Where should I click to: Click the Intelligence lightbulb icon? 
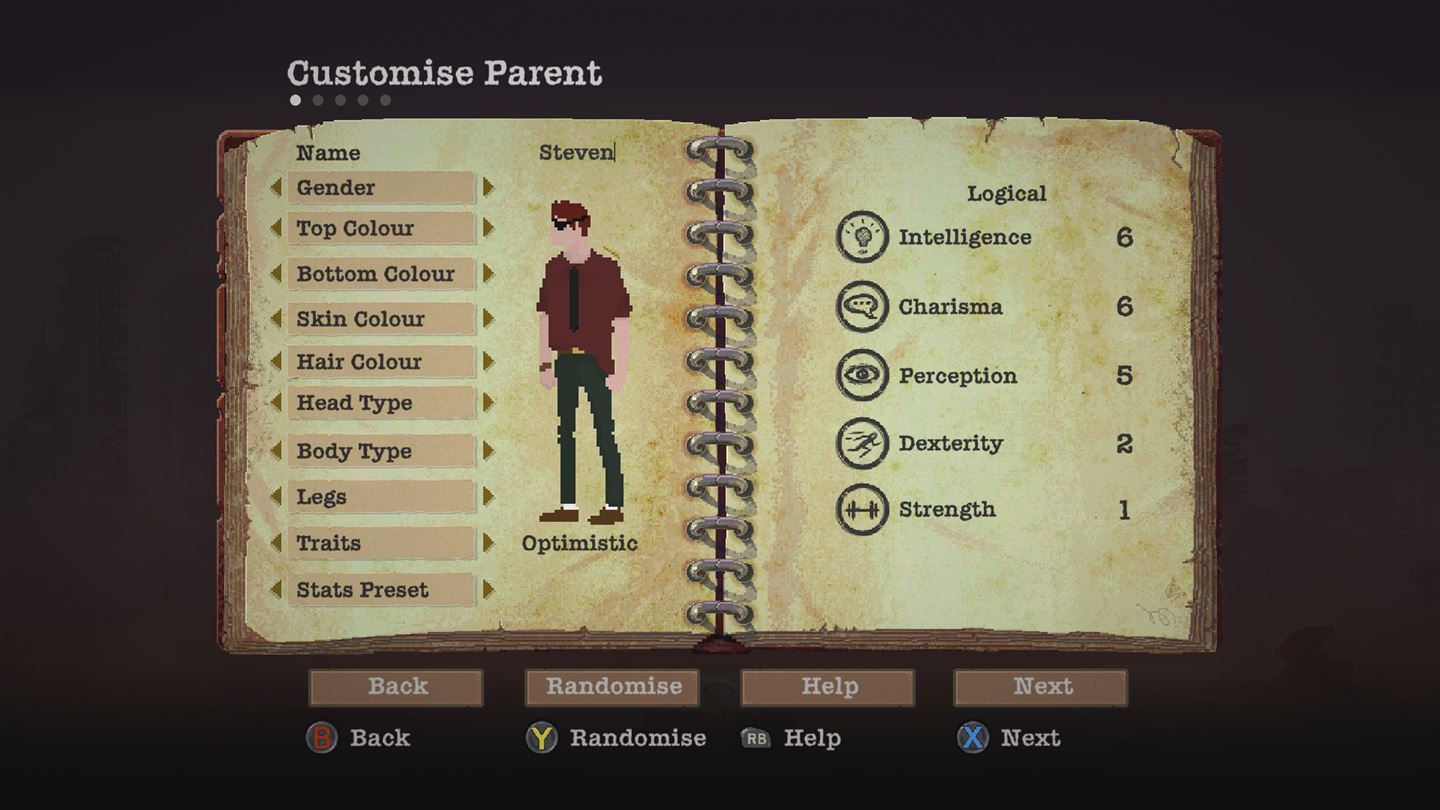pyautogui.click(x=860, y=237)
